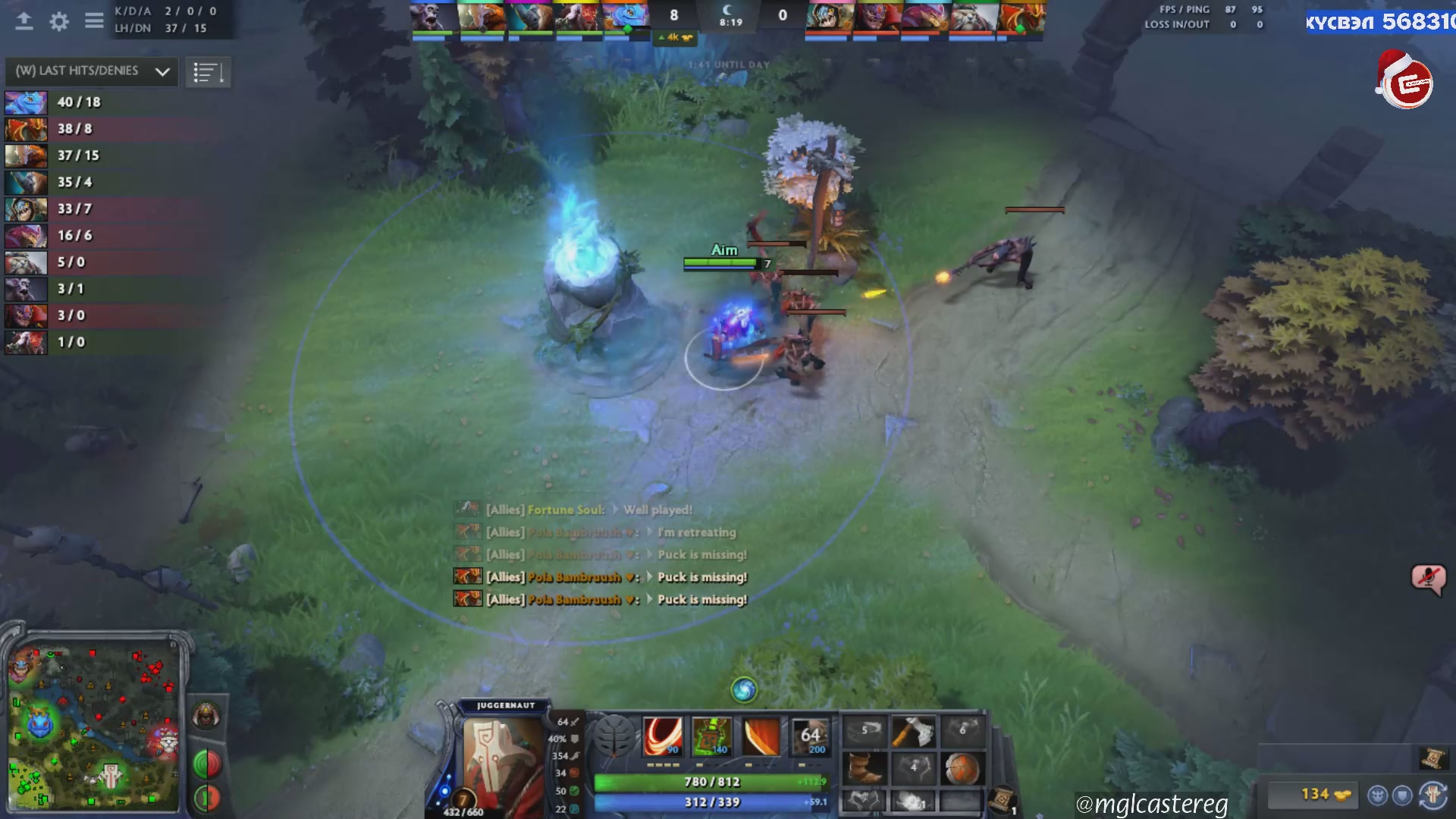Select the Blade Dance passive icon
Screen dimensions: 1456x819
pos(761,736)
